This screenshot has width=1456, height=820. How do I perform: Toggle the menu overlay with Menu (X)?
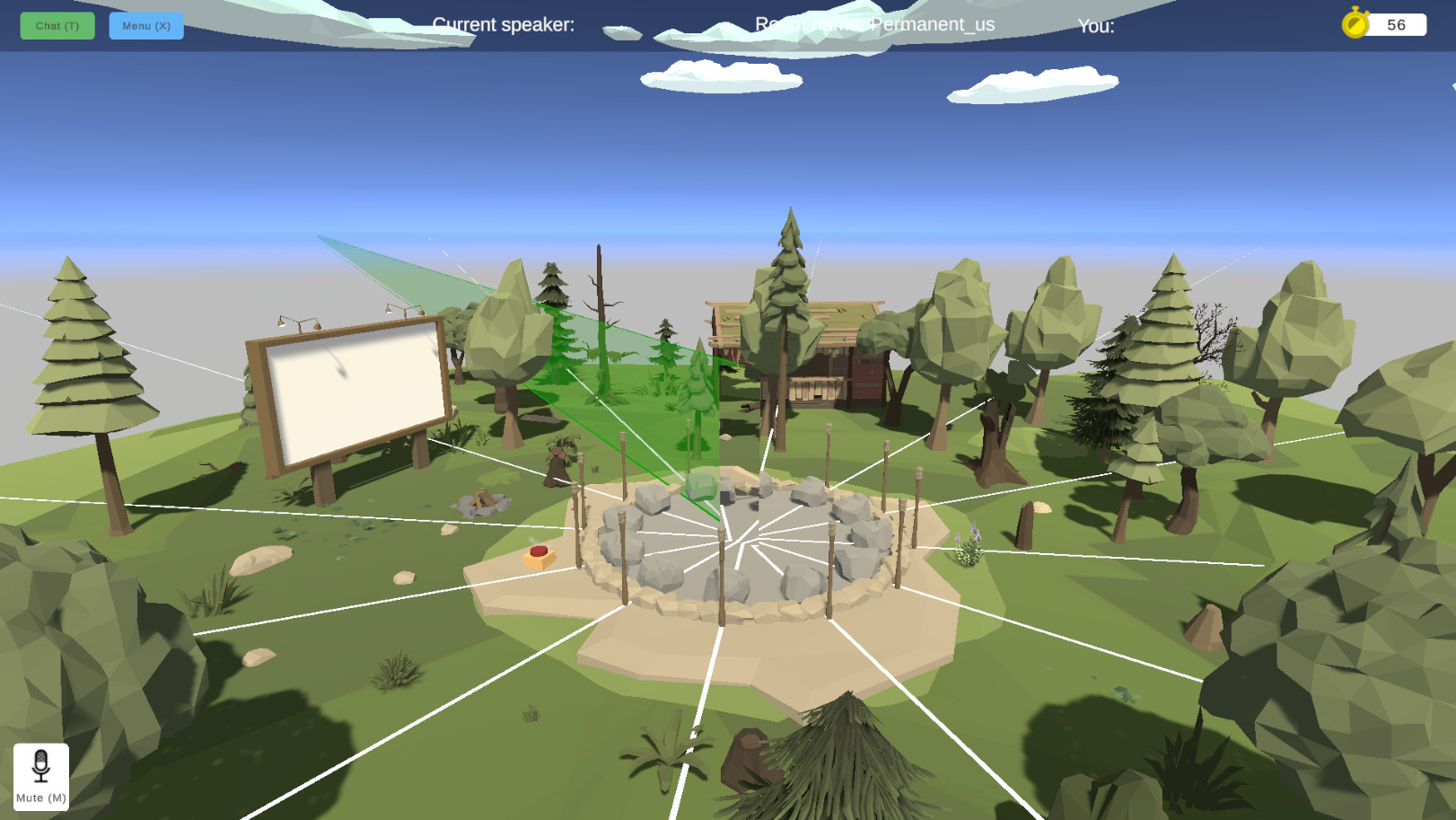coord(145,26)
